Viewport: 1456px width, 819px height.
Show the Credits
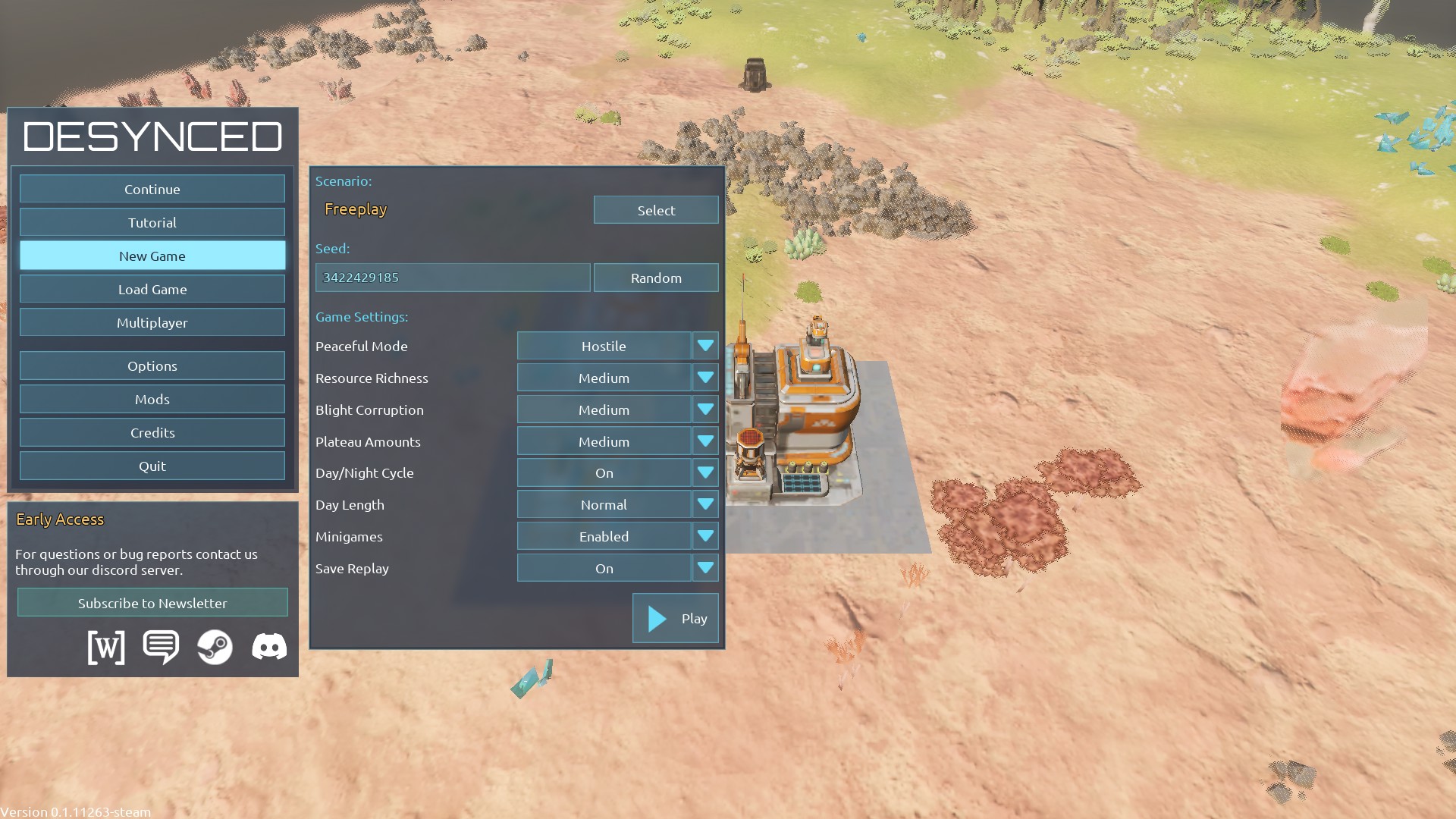pos(152,432)
